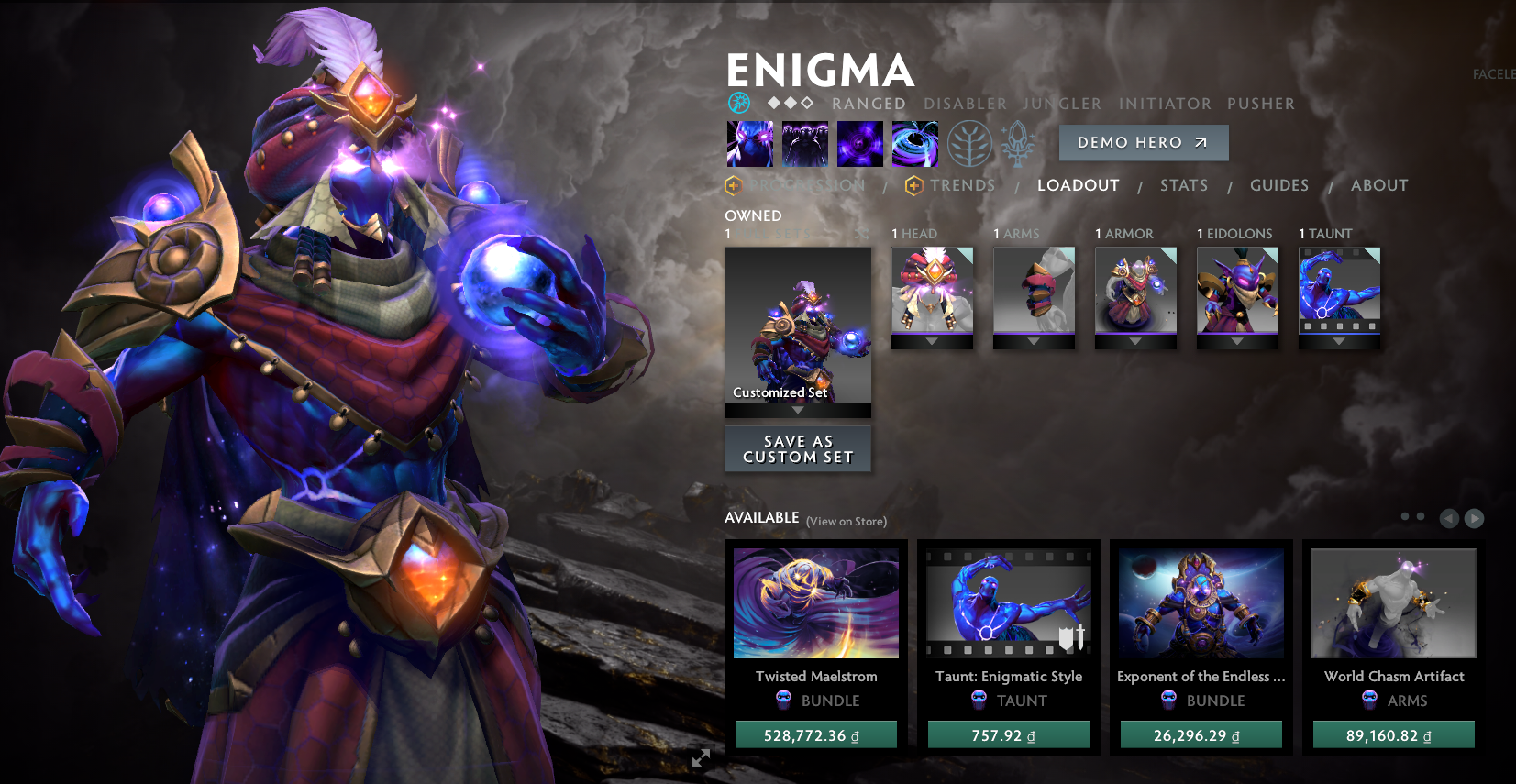Show the About tab
Screen dimensions: 1516x784
(1378, 185)
